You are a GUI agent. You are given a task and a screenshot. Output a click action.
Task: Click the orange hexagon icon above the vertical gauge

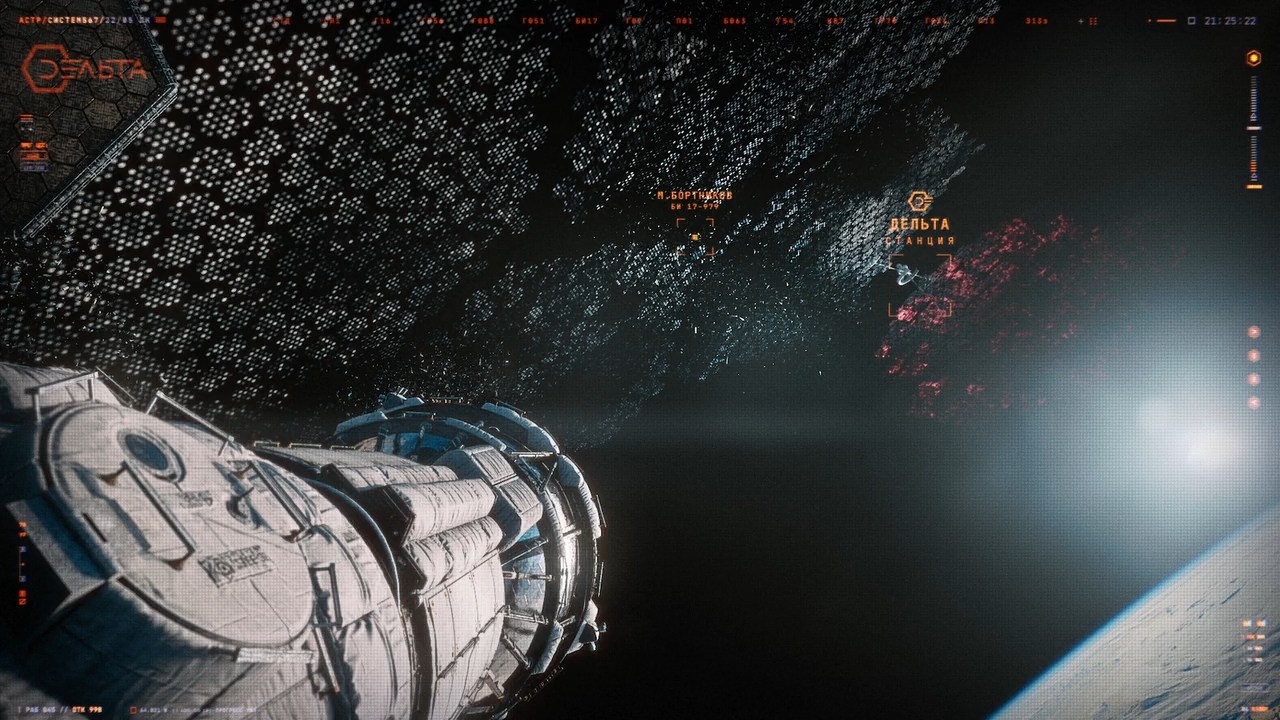pyautogui.click(x=1253, y=58)
